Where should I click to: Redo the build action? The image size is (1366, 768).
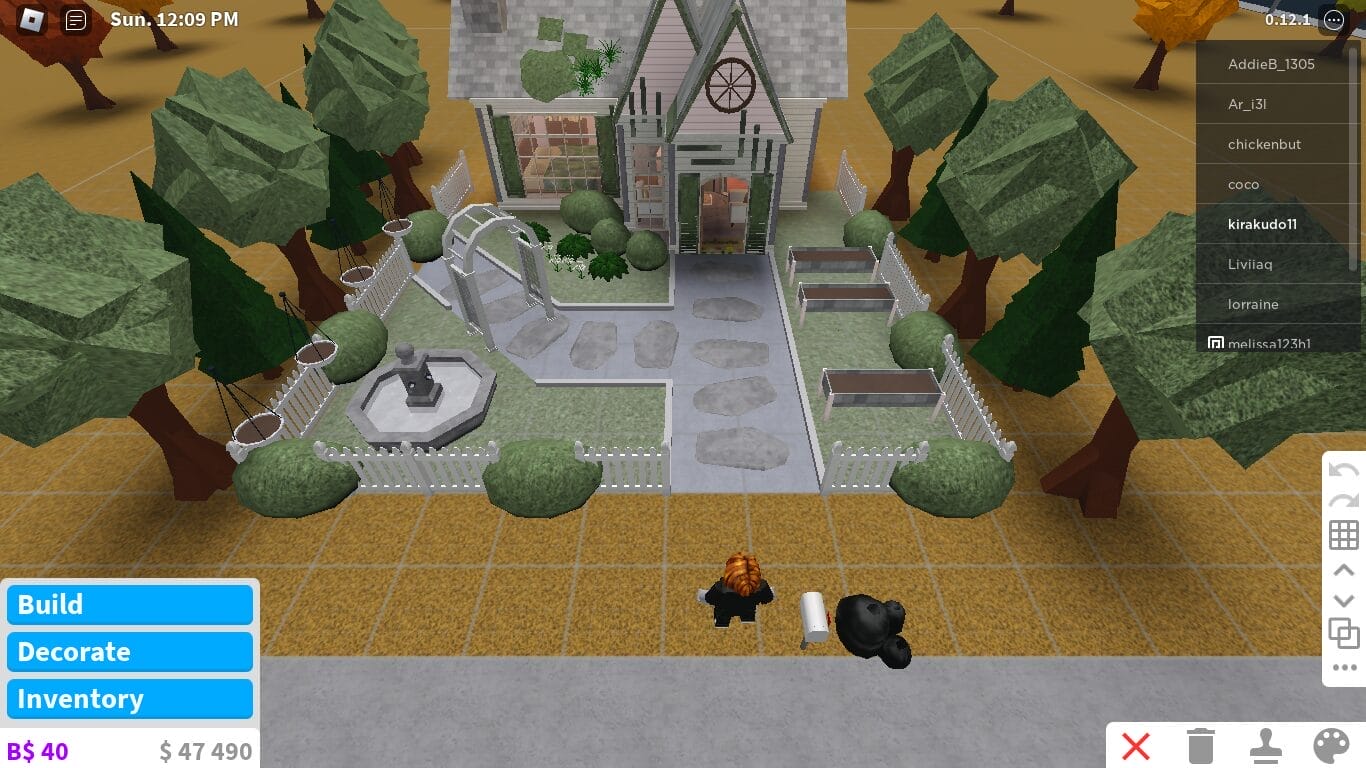pyautogui.click(x=1344, y=500)
